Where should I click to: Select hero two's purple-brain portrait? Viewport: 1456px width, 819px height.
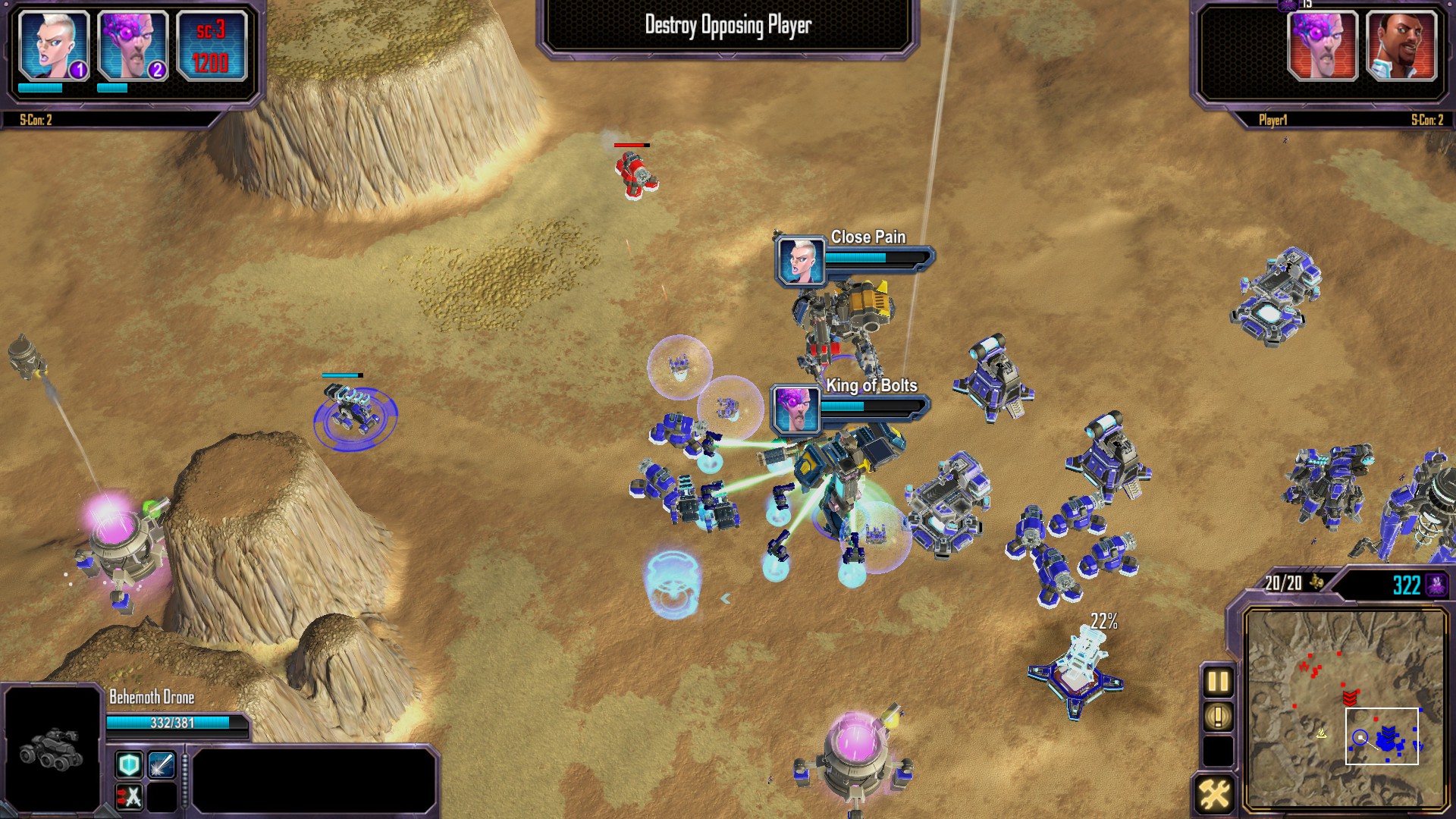133,45
